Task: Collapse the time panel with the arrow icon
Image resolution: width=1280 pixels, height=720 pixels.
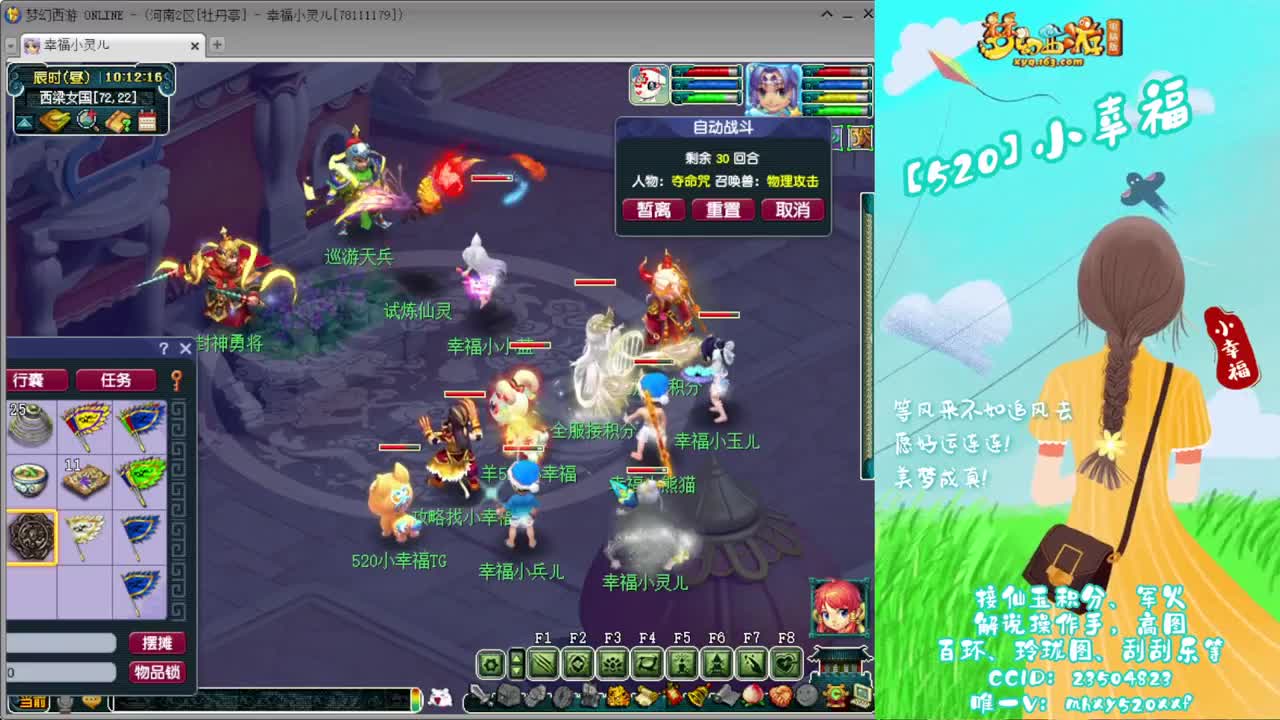Action: point(24,121)
